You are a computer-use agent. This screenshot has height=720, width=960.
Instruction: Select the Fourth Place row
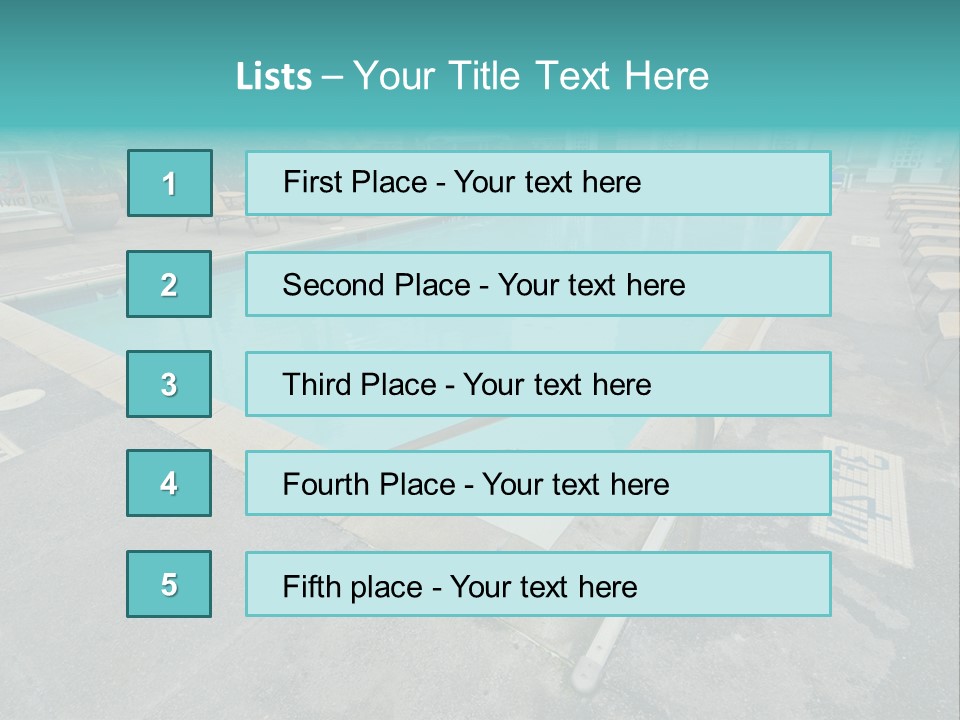538,484
